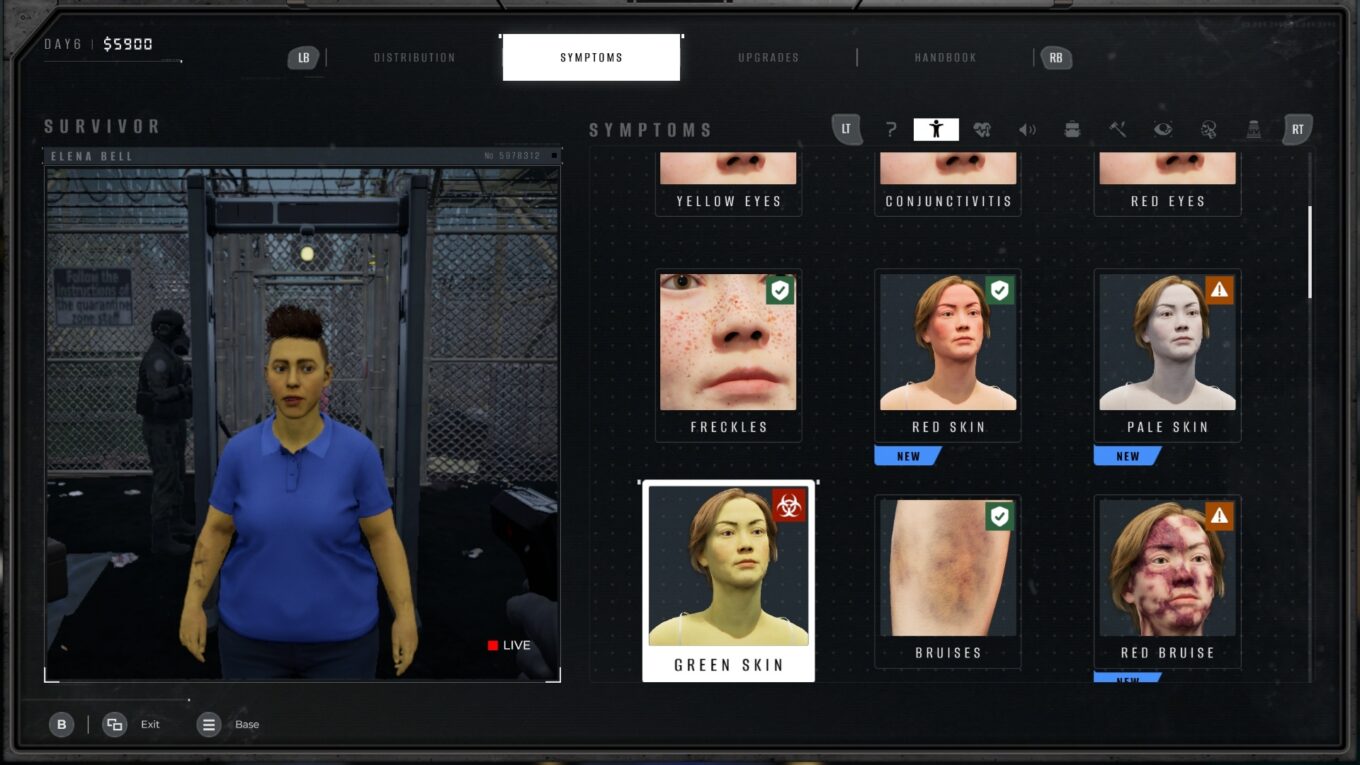Open the Pale Skin symptom card
Screen dimensions: 1360x765
[1167, 355]
